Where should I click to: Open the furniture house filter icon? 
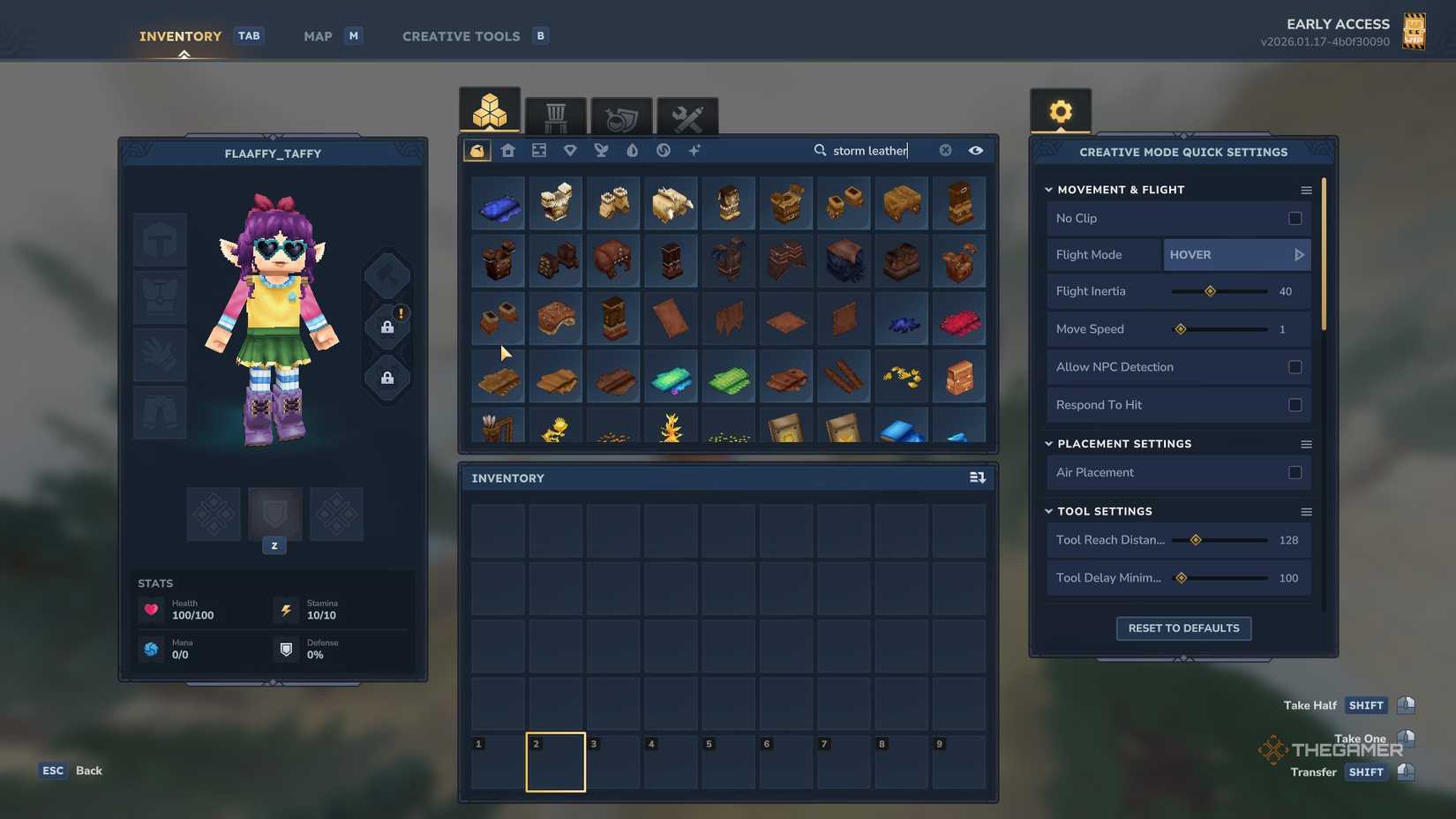pyautogui.click(x=507, y=150)
